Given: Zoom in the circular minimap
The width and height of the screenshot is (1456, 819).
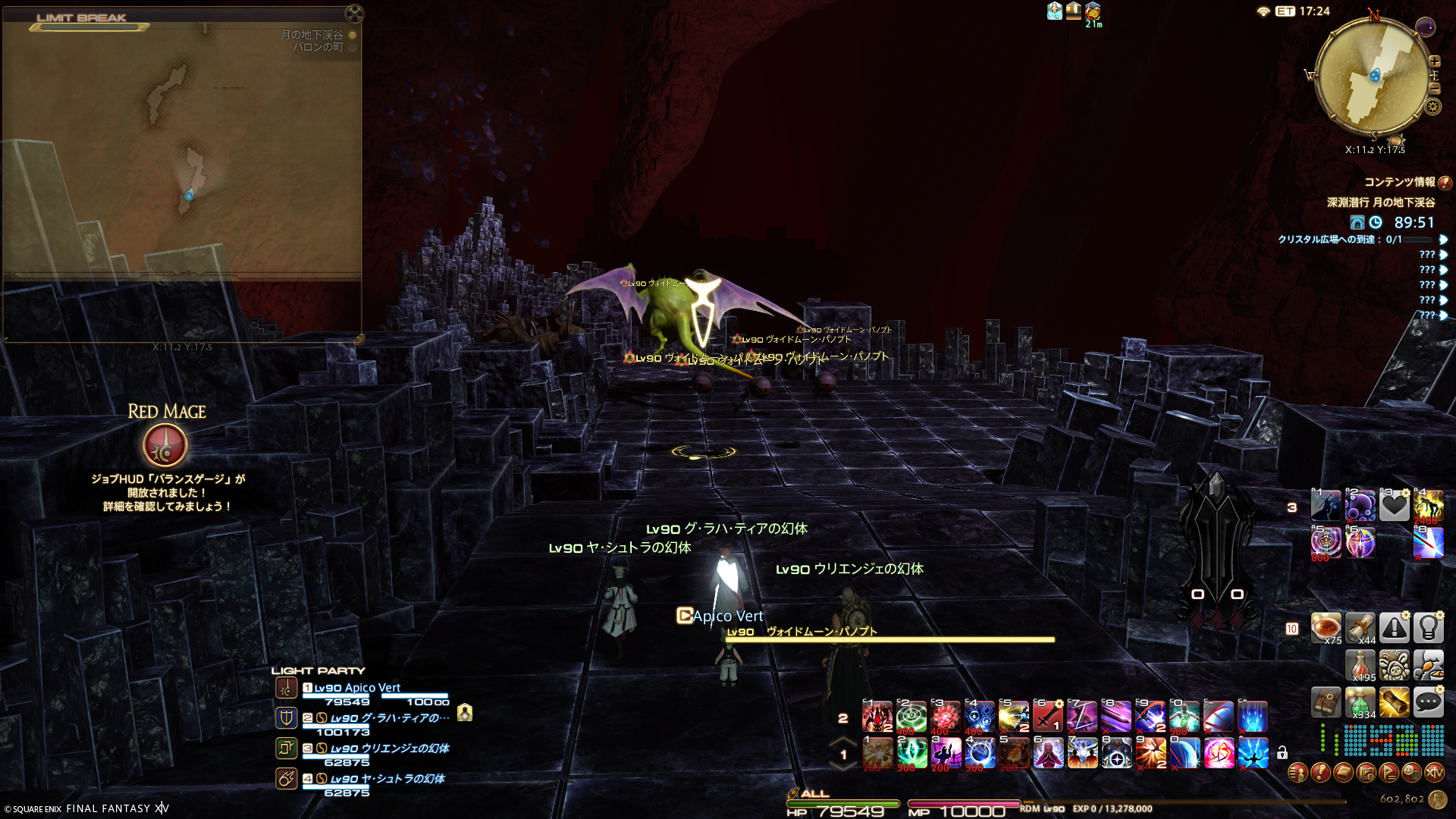Looking at the screenshot, I should point(1434,61).
